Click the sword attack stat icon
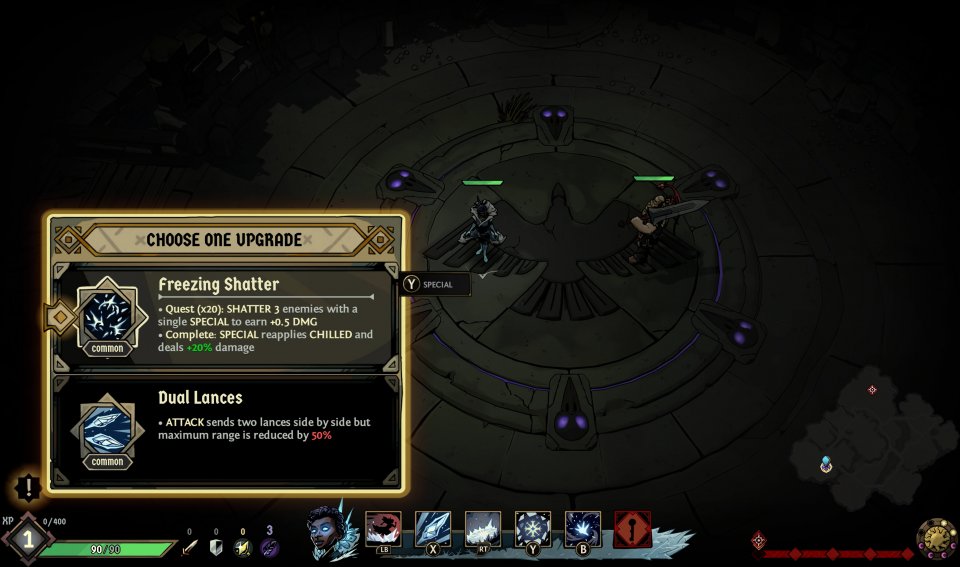The height and width of the screenshot is (567, 960). click(189, 547)
